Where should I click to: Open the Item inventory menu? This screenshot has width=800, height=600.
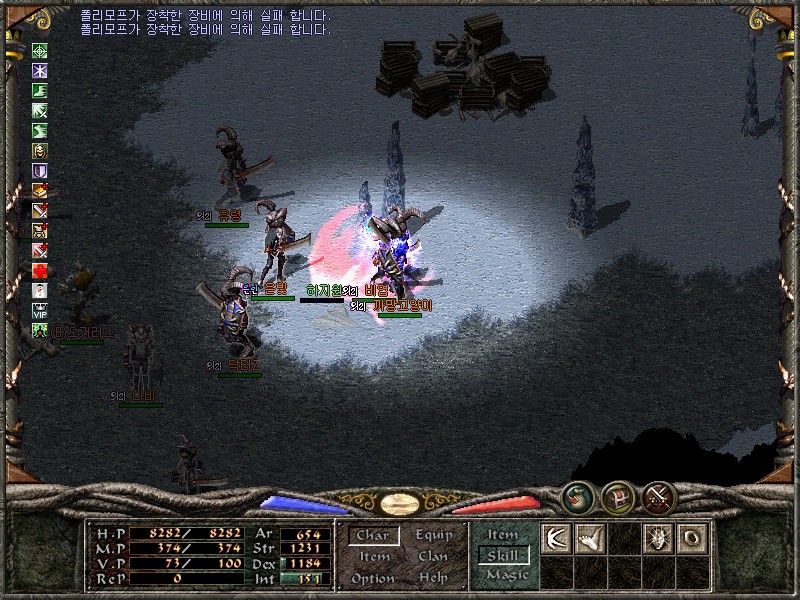click(374, 557)
